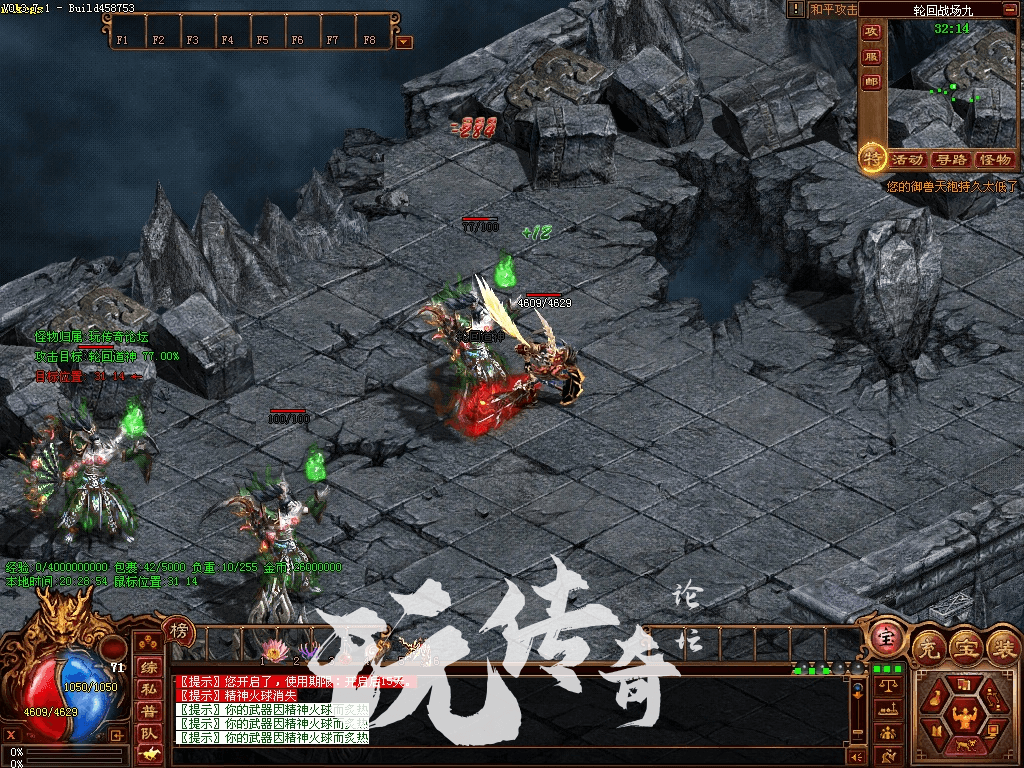Expand the F-key hotbar dropdown arrow
Viewport: 1024px width, 768px height.
point(404,42)
